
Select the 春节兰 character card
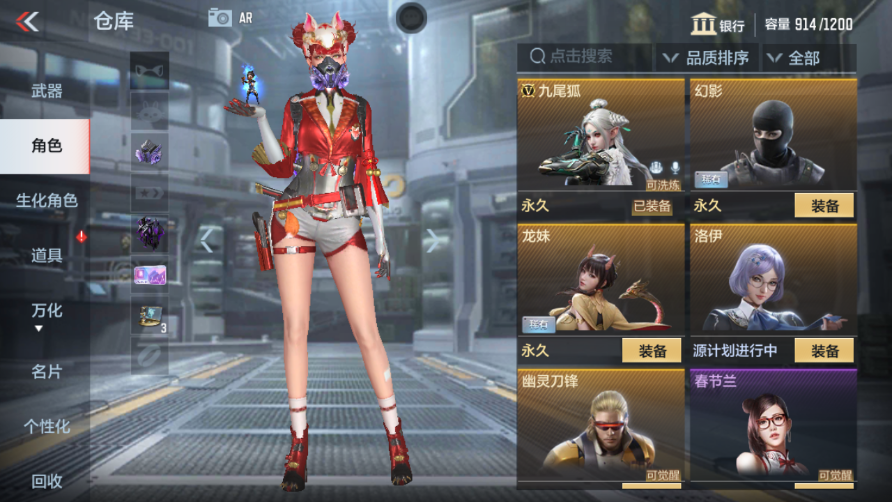773,425
